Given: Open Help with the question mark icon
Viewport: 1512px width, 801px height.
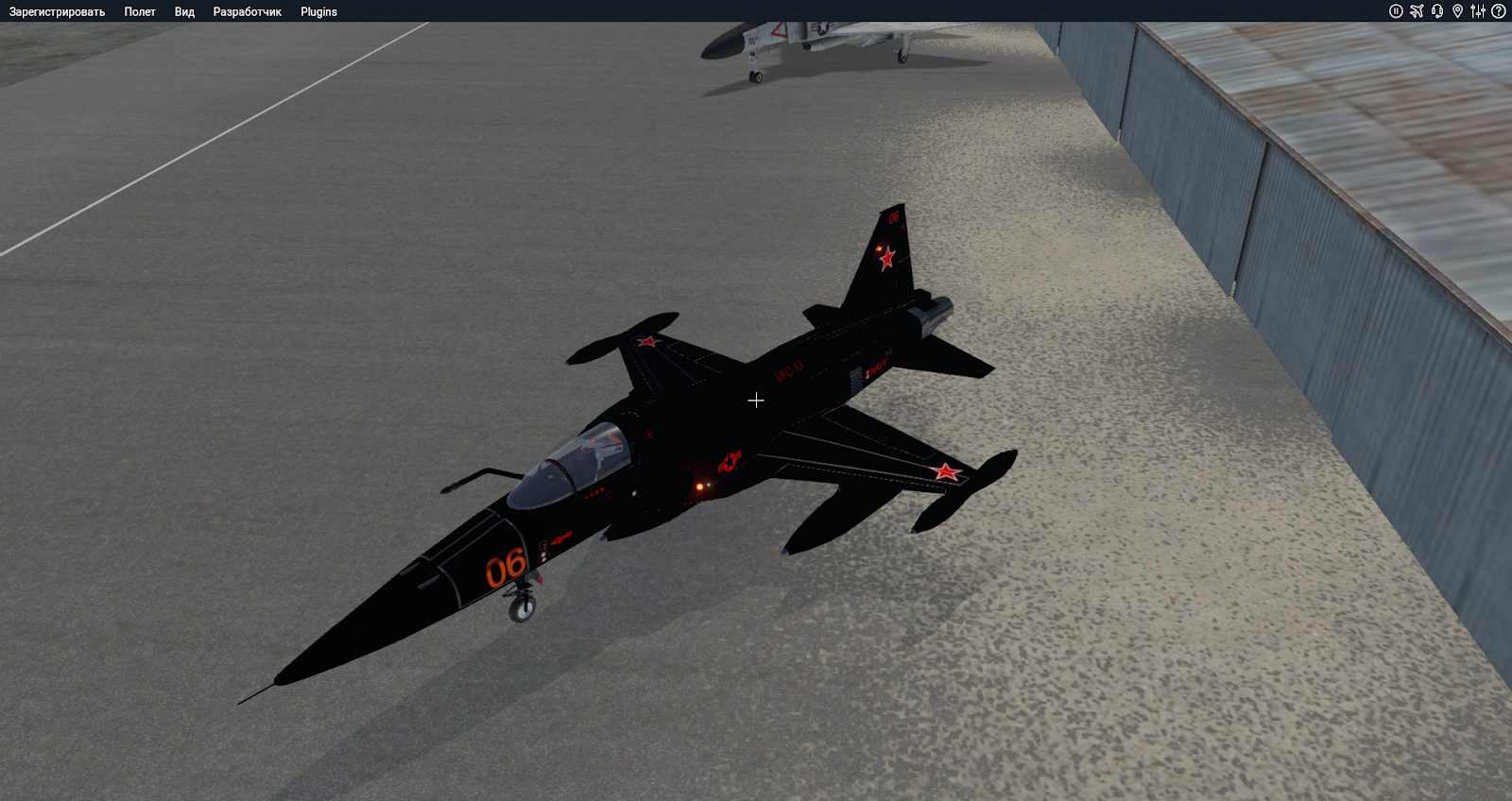Looking at the screenshot, I should (1498, 11).
